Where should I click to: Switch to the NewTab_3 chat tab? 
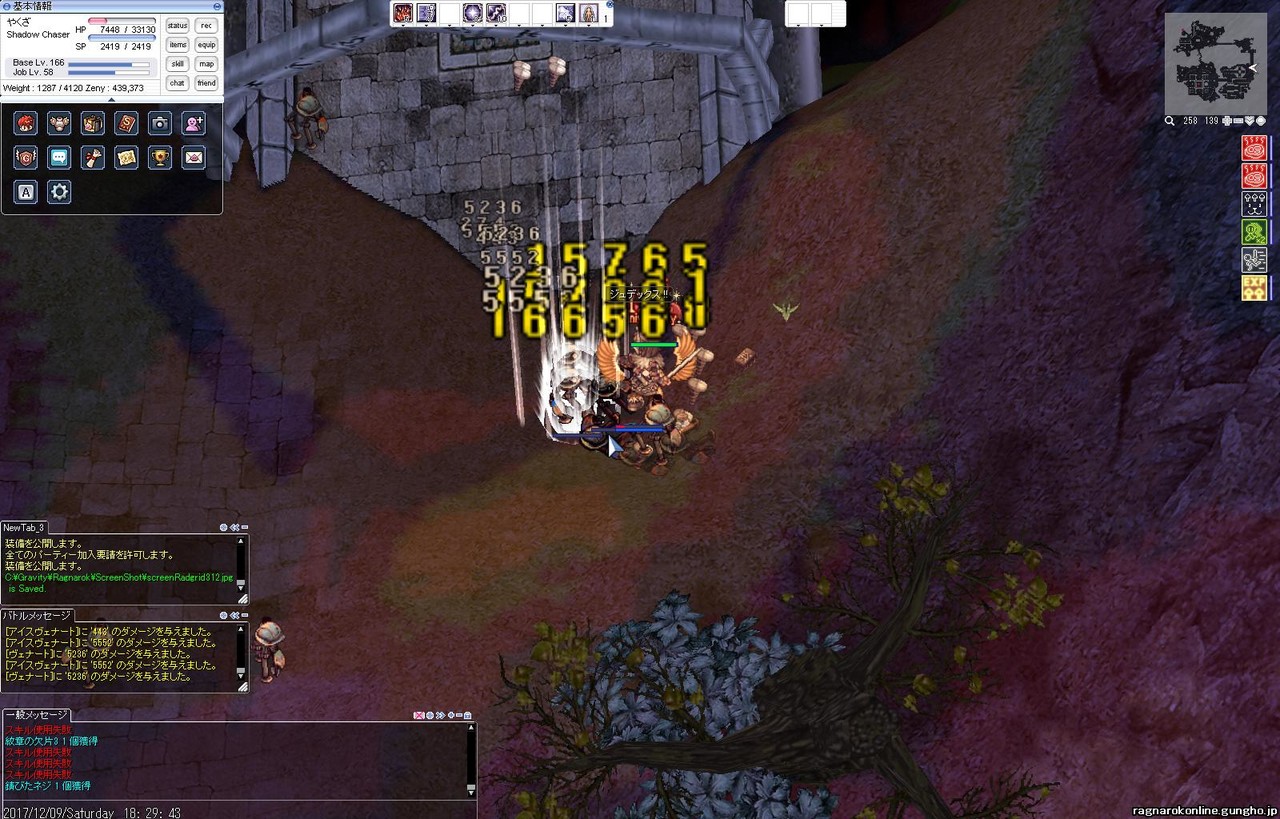[x=24, y=527]
